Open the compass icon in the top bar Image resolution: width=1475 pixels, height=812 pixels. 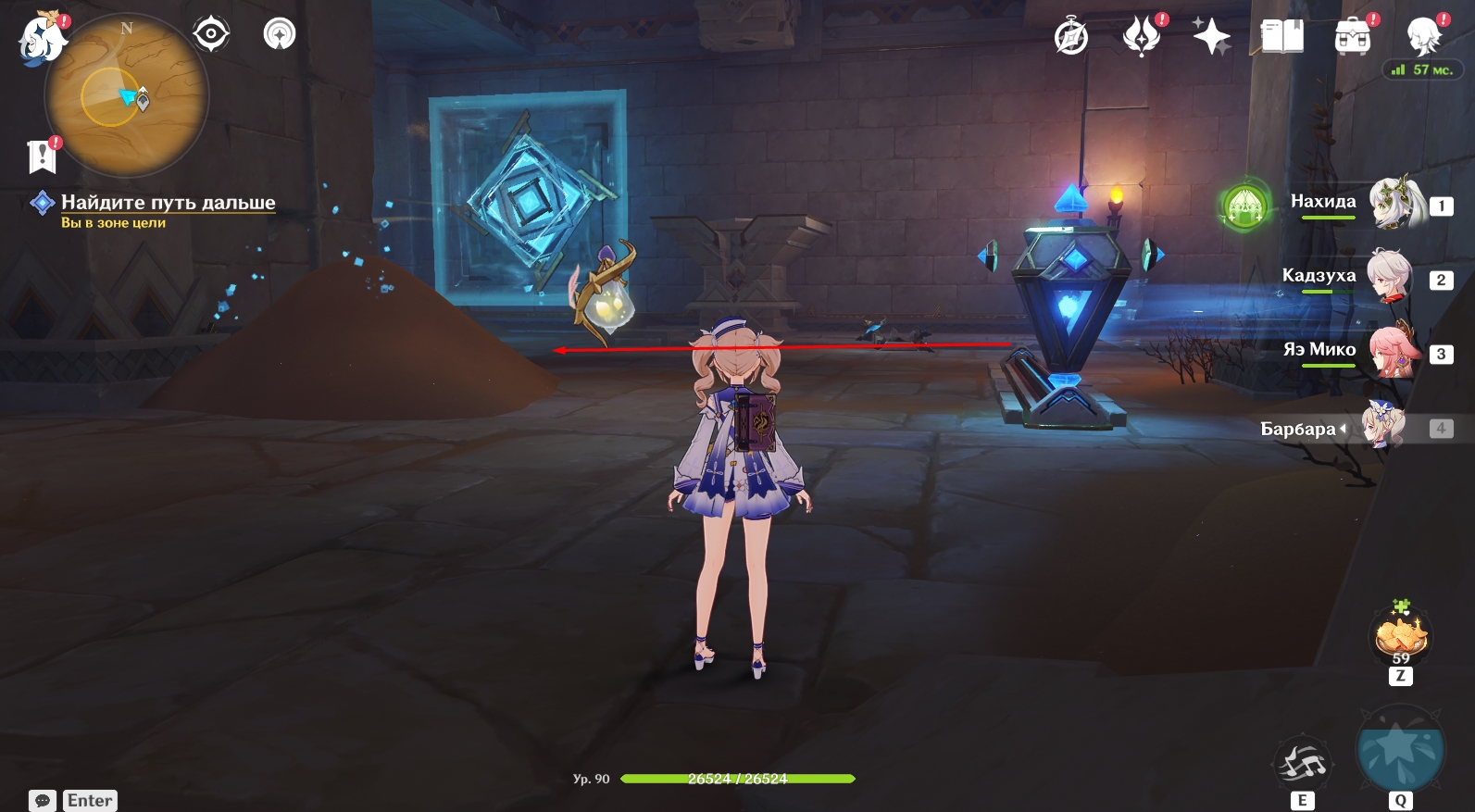click(1071, 37)
